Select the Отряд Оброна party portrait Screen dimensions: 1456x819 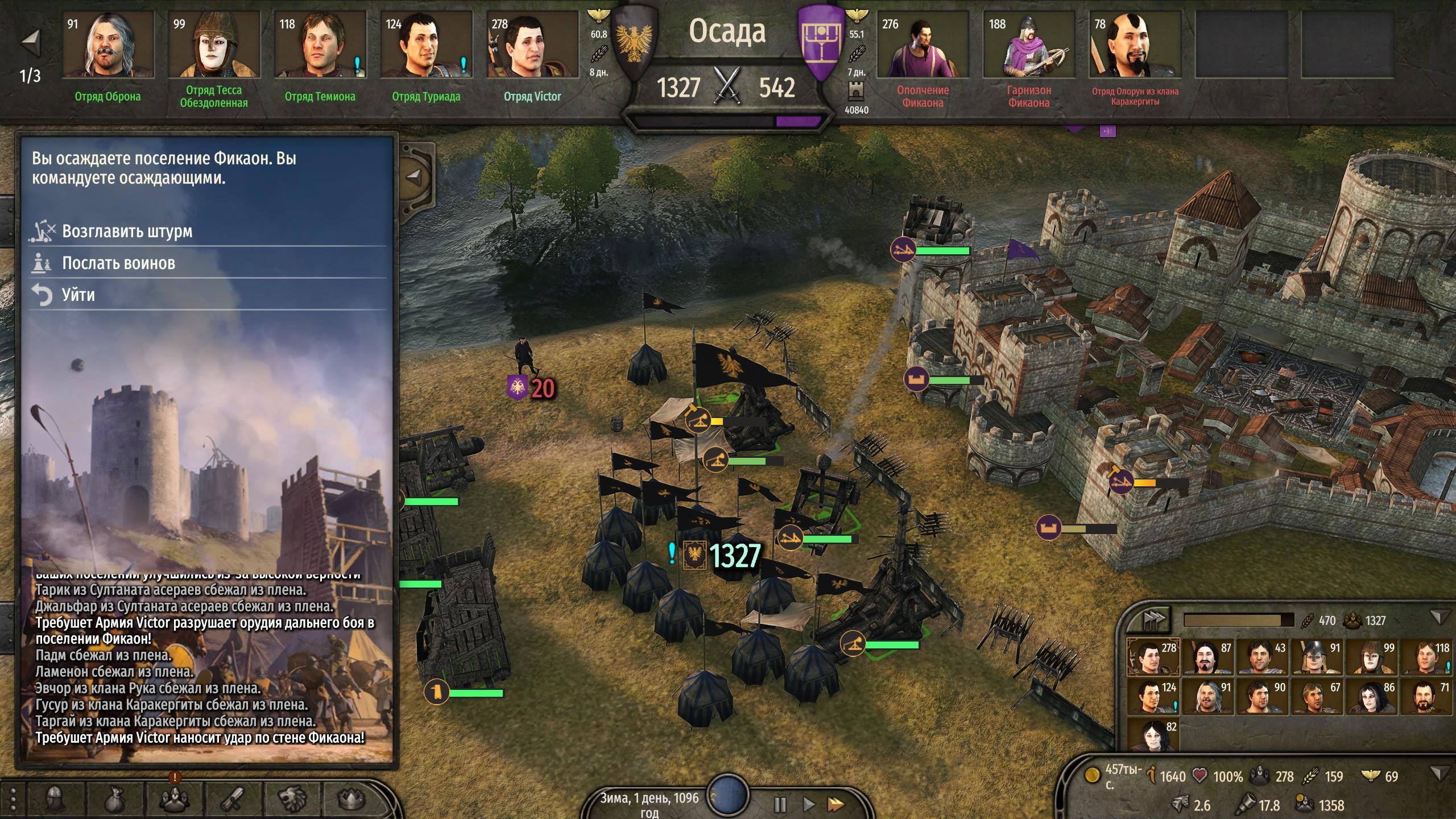(108, 45)
